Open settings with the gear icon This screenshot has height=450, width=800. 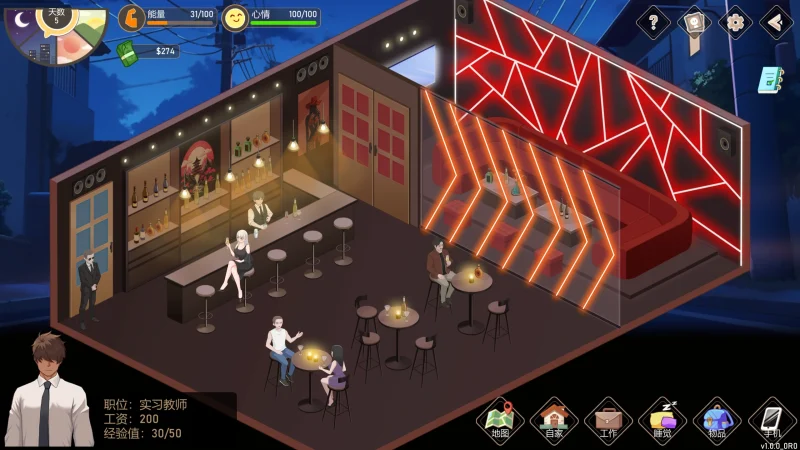(735, 21)
